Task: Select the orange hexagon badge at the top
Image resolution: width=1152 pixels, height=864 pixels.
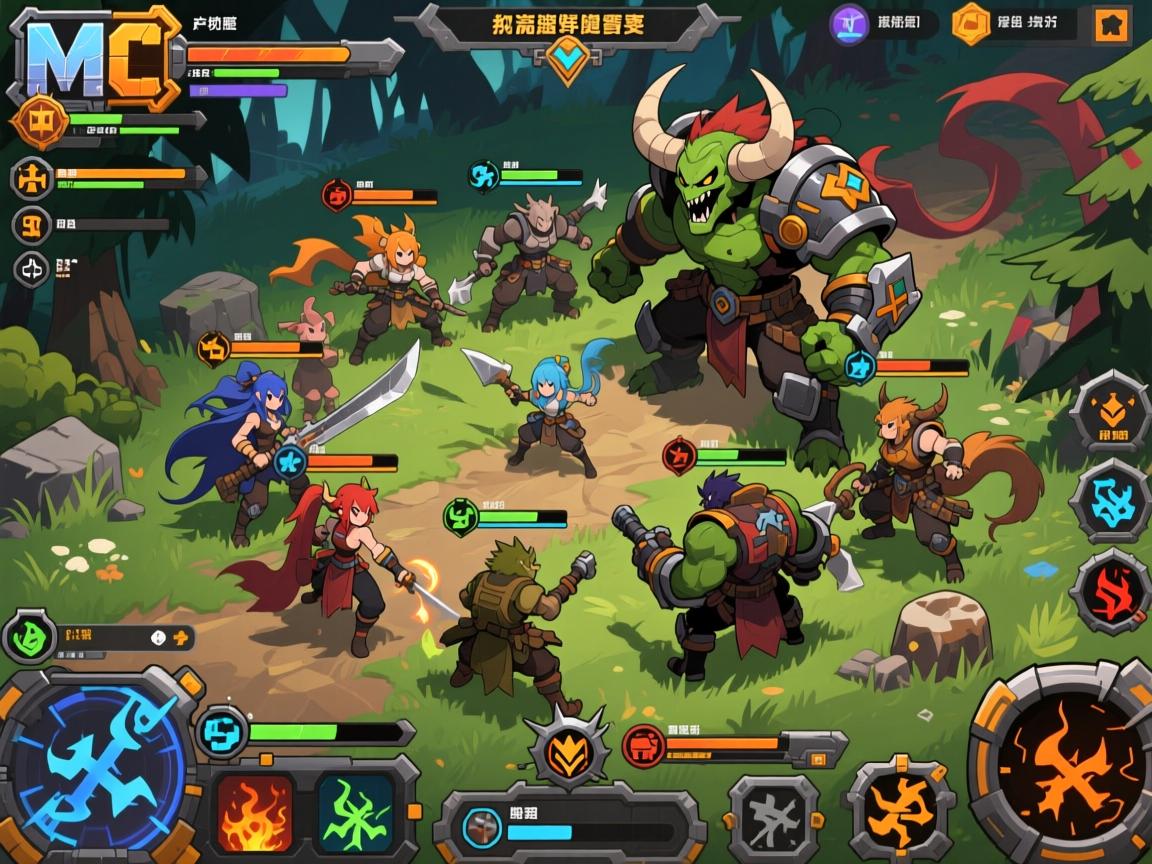Action: tap(970, 24)
